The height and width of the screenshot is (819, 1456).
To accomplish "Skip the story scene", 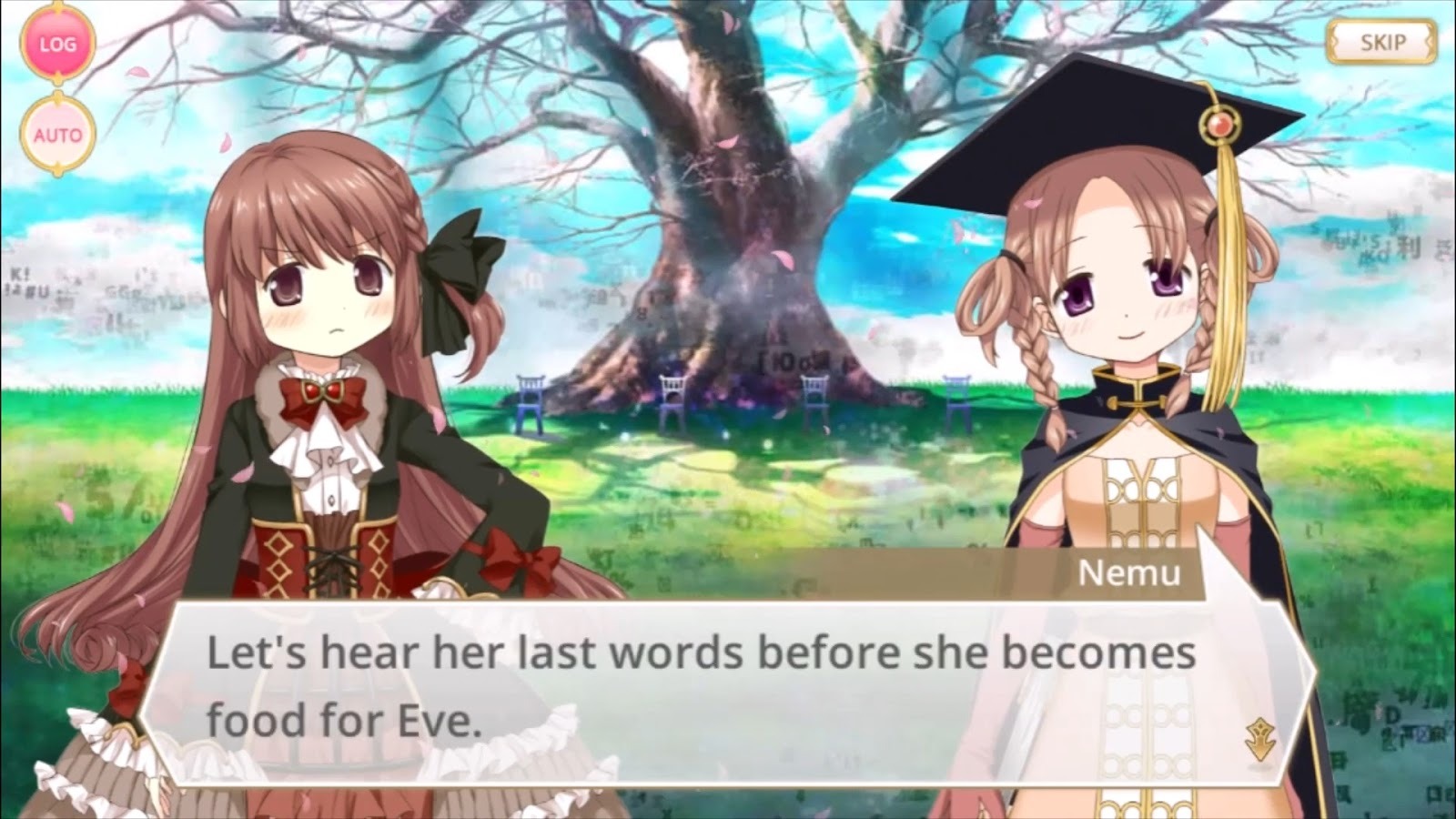I will tap(1381, 42).
